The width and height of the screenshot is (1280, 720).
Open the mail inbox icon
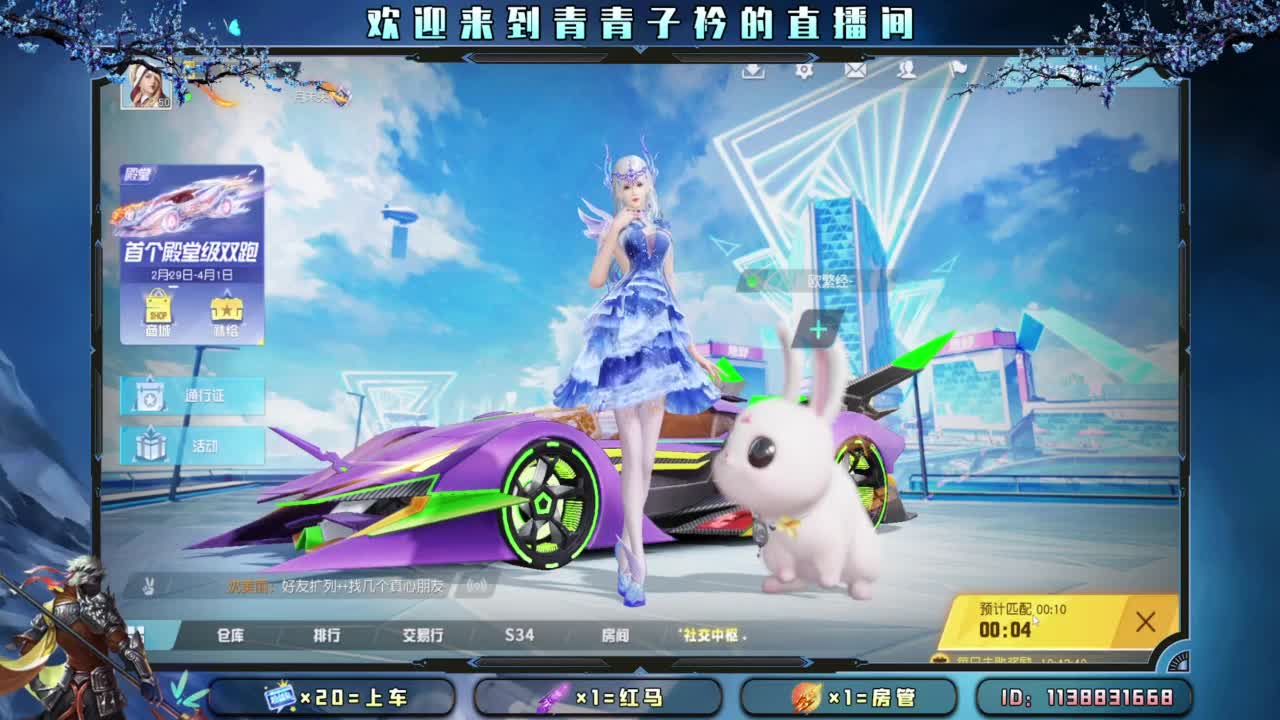point(854,70)
